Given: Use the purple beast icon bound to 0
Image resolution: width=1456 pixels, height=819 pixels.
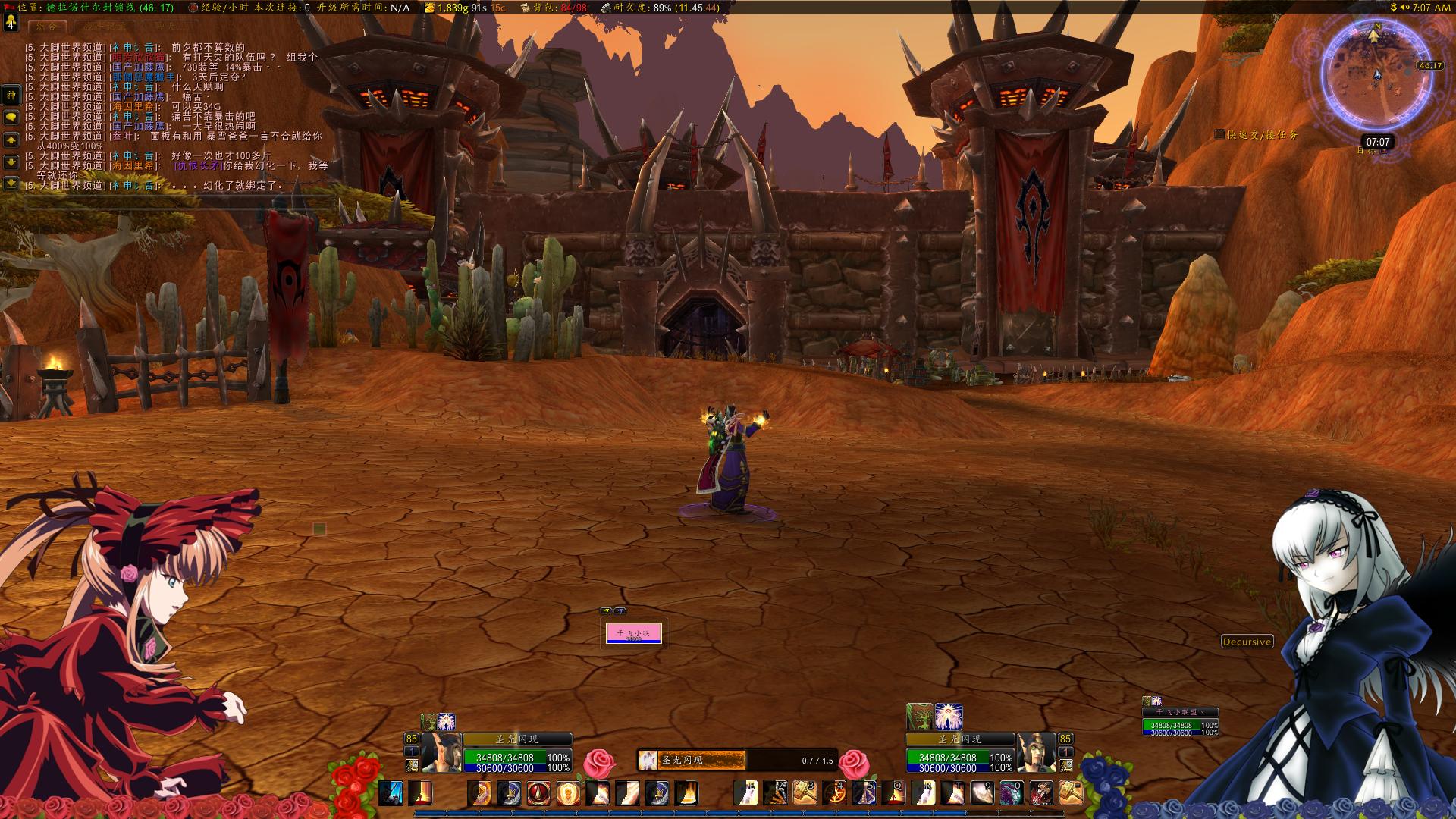Looking at the screenshot, I should pos(1011,792).
